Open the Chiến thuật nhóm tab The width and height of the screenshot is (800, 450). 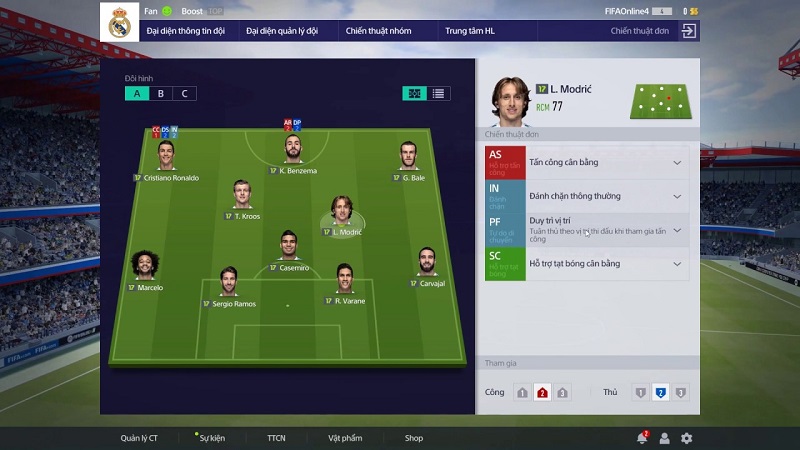pyautogui.click(x=379, y=31)
